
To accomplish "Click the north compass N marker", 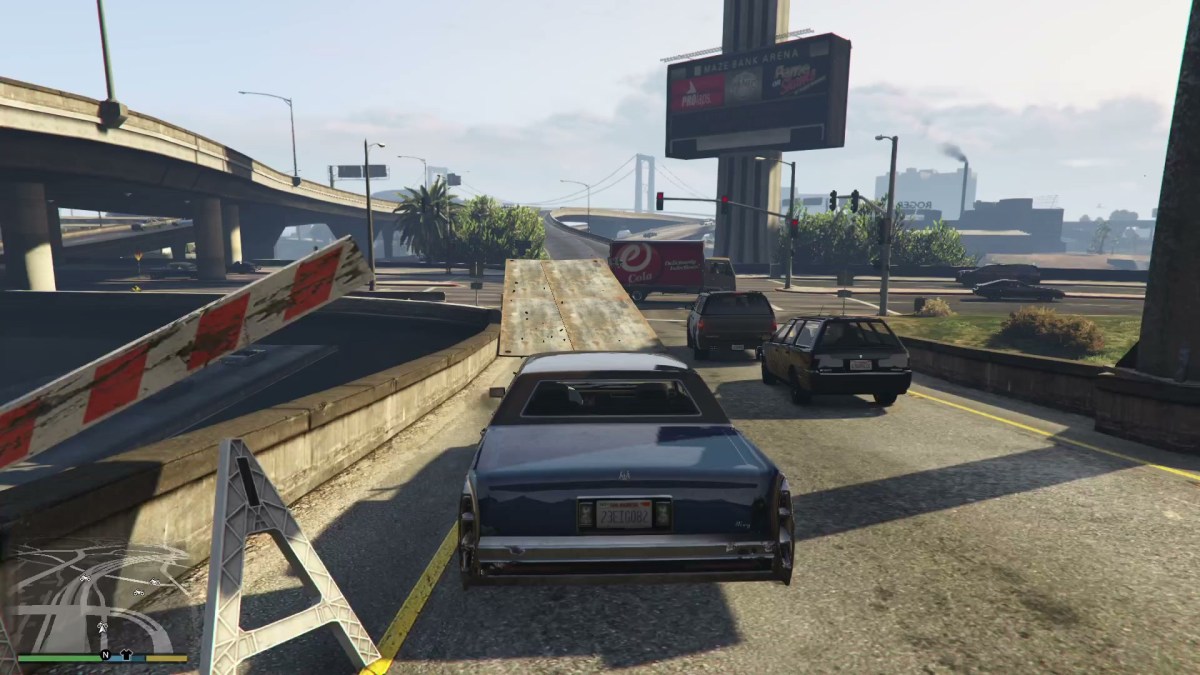I will (104, 656).
